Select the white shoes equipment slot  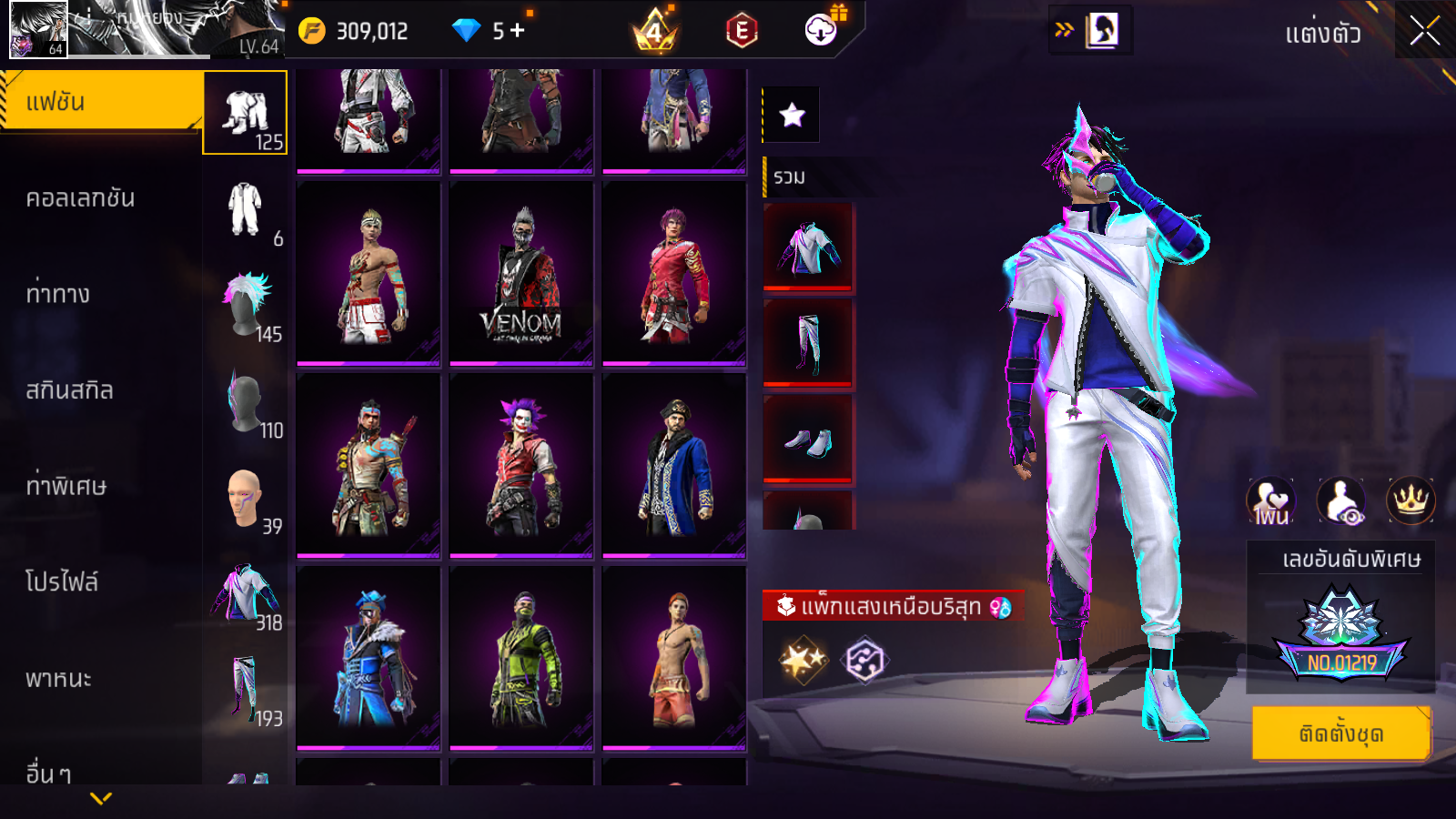point(808,440)
